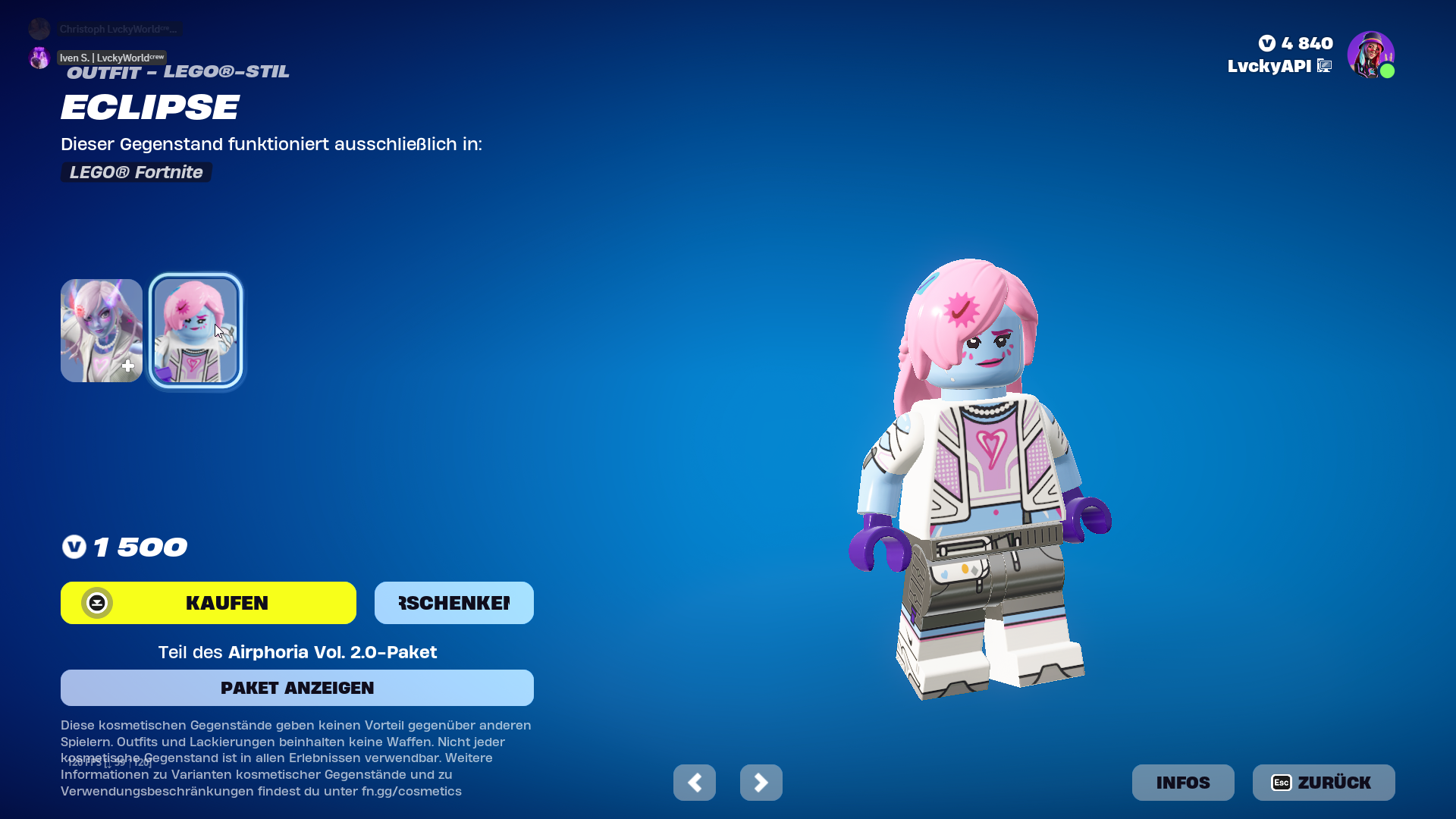
Task: Go to the next item with right arrow
Action: (x=761, y=783)
